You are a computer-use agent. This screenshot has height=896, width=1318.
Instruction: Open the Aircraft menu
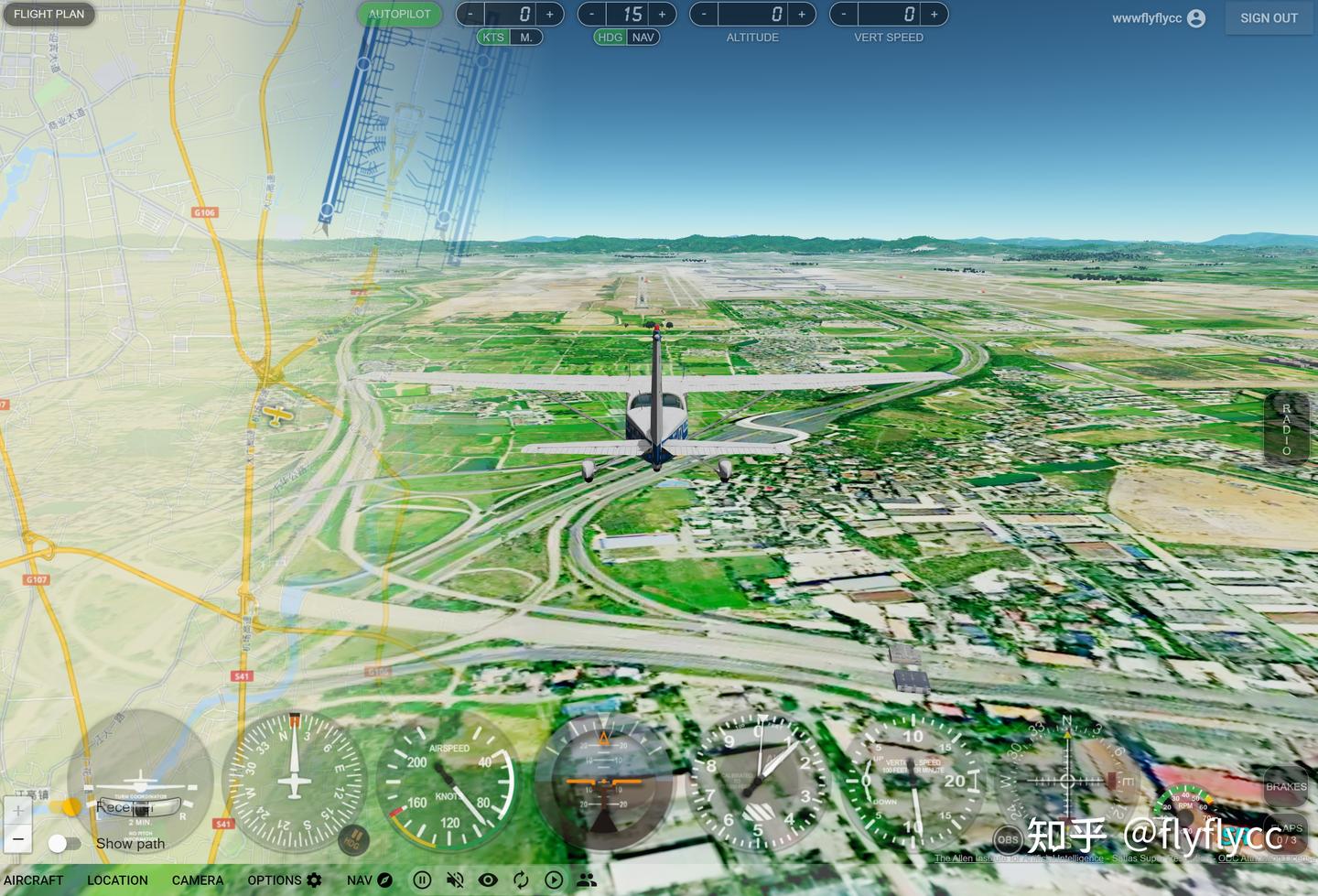tap(34, 880)
